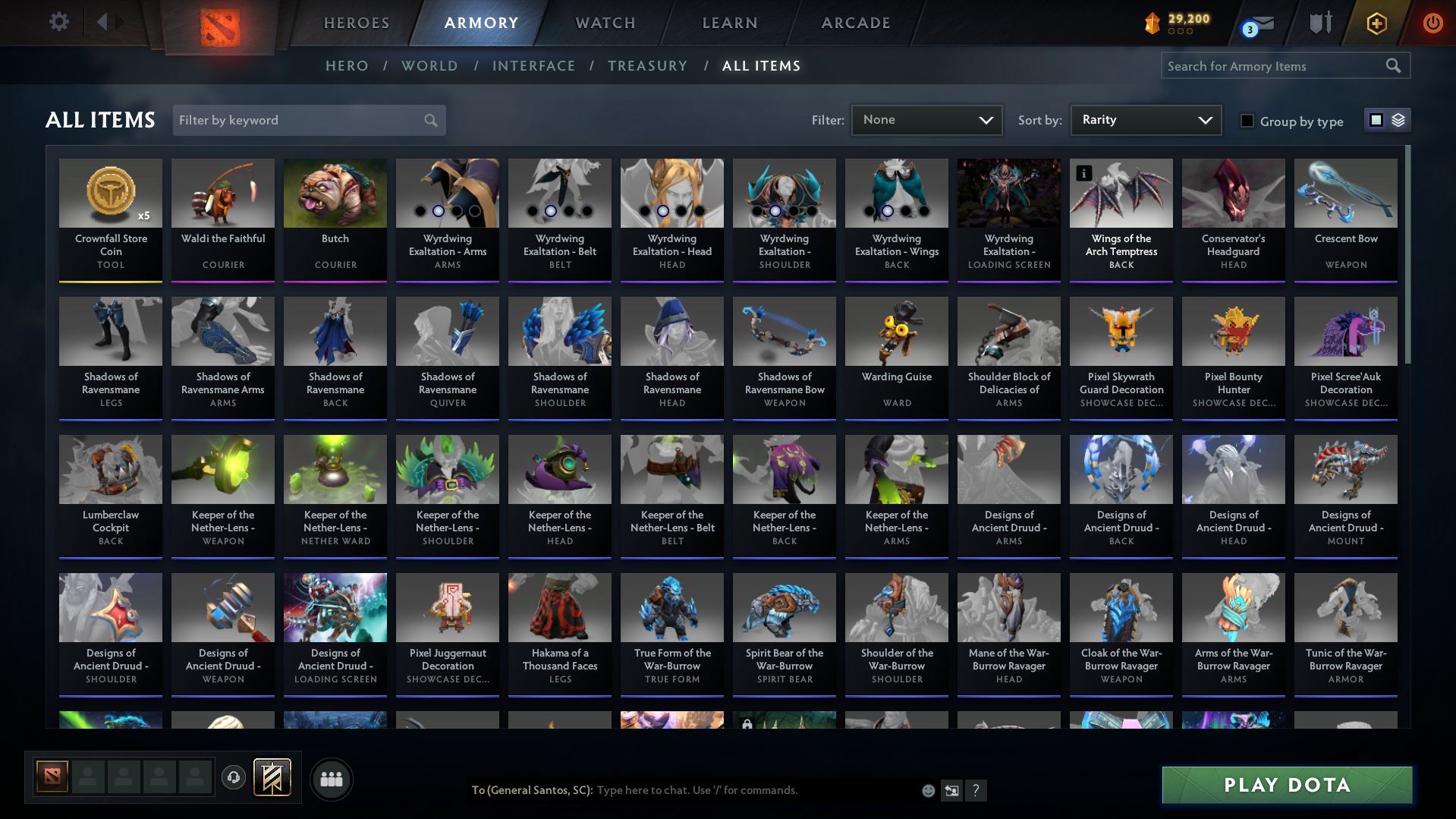Screen dimensions: 1456x819
Task: Click the chat help question mark
Action: pos(976,790)
